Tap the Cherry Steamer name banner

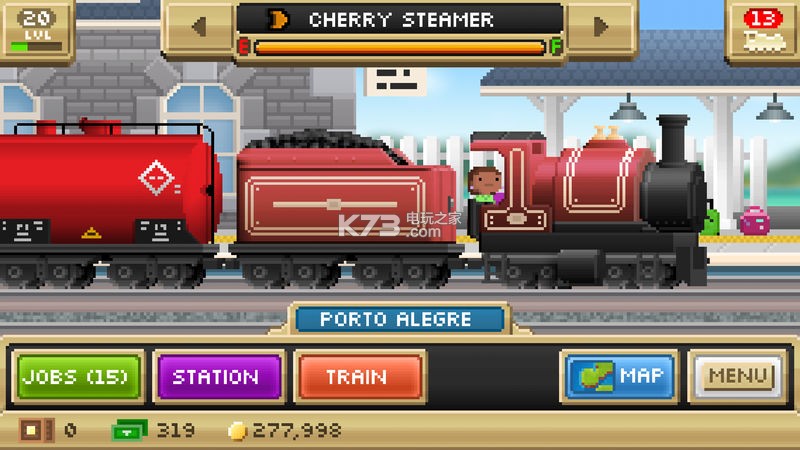(x=400, y=20)
